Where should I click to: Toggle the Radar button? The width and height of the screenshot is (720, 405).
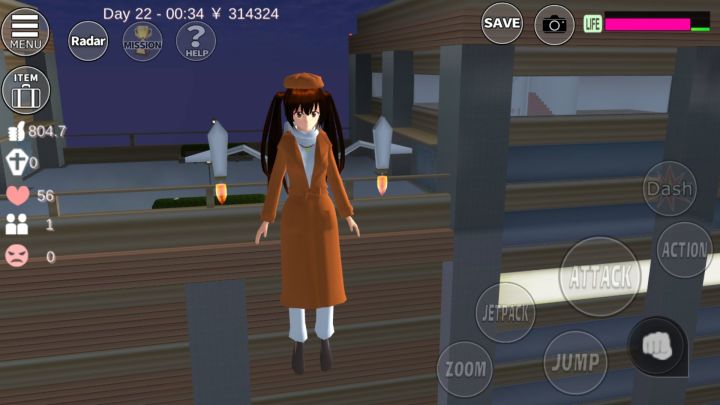tap(88, 41)
